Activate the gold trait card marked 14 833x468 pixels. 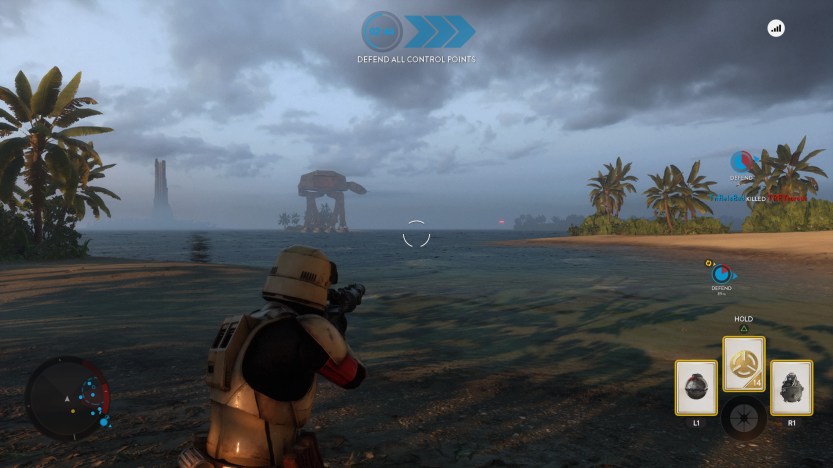coord(744,364)
